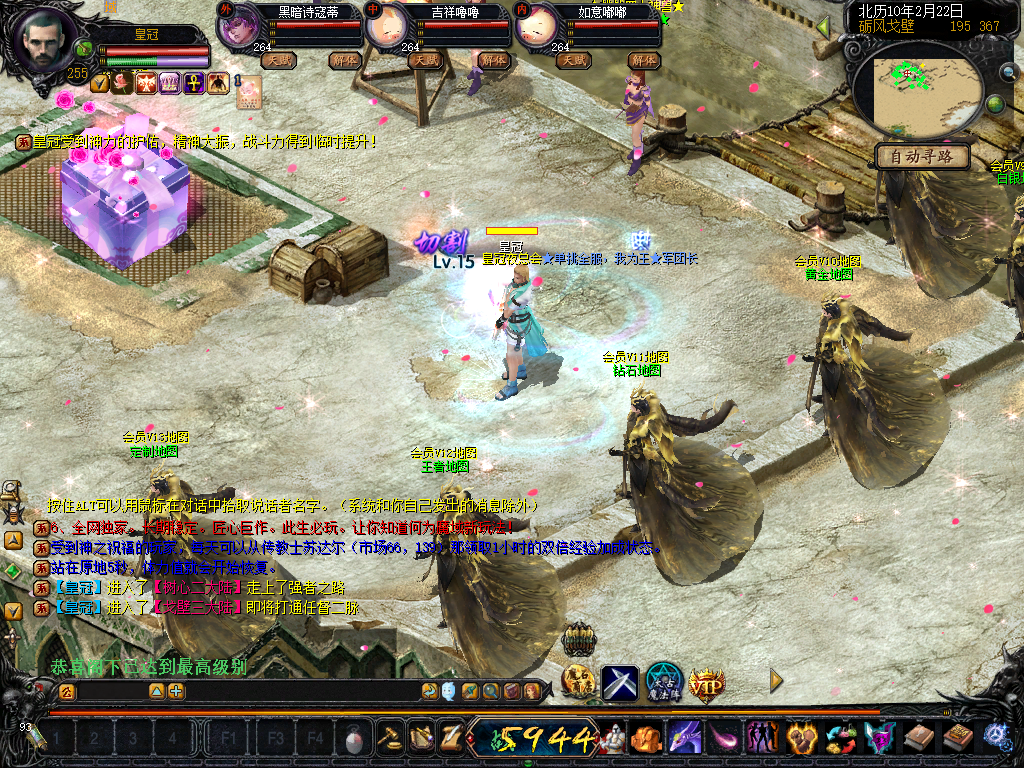Click the pink gift card buff icon
The height and width of the screenshot is (768, 1024).
pos(248,92)
